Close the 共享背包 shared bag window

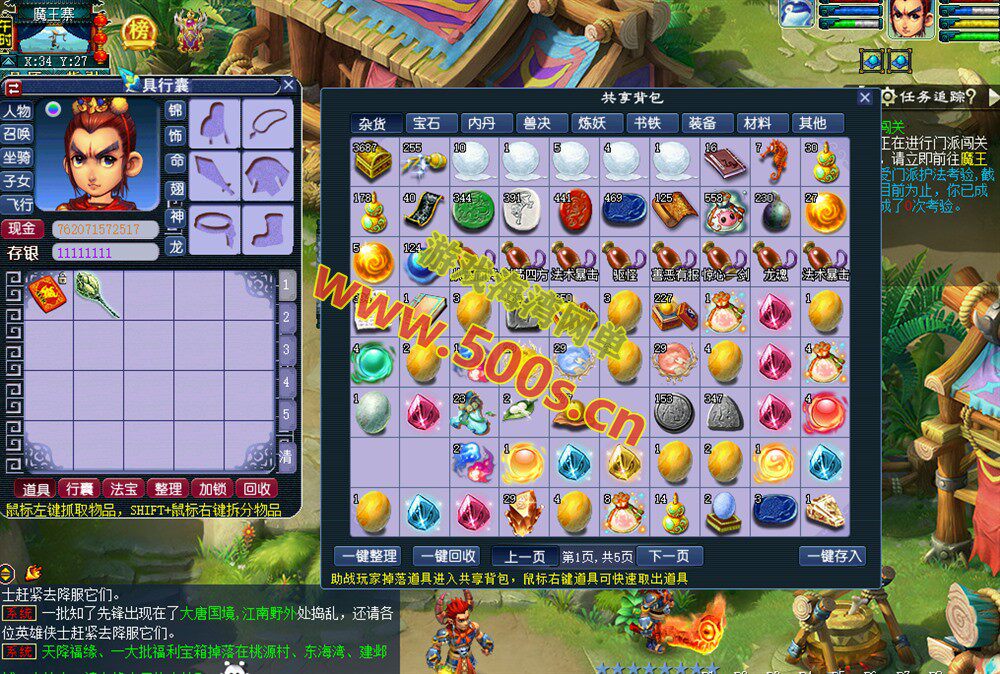865,98
